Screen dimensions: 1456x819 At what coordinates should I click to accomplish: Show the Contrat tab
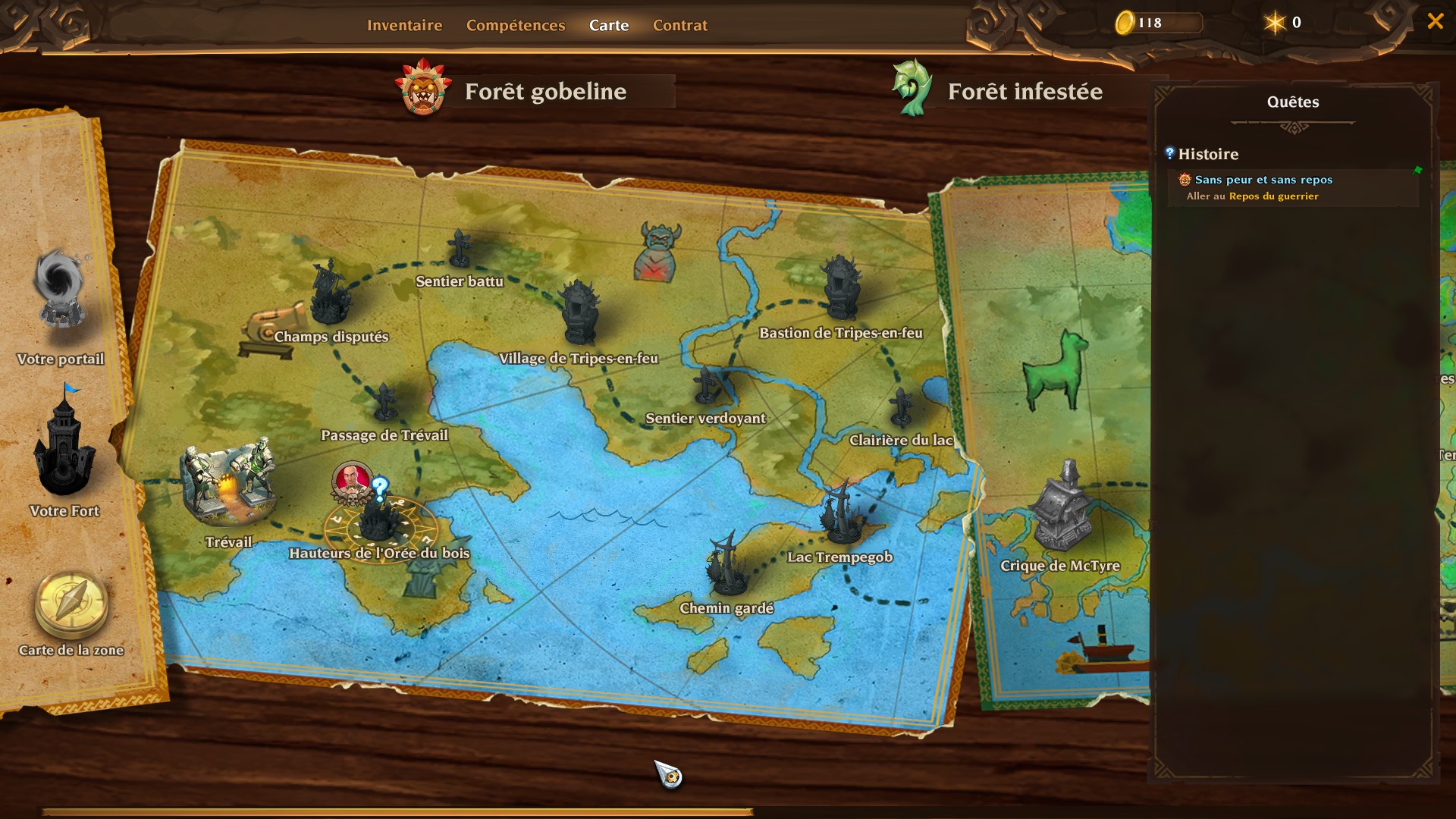(x=679, y=25)
